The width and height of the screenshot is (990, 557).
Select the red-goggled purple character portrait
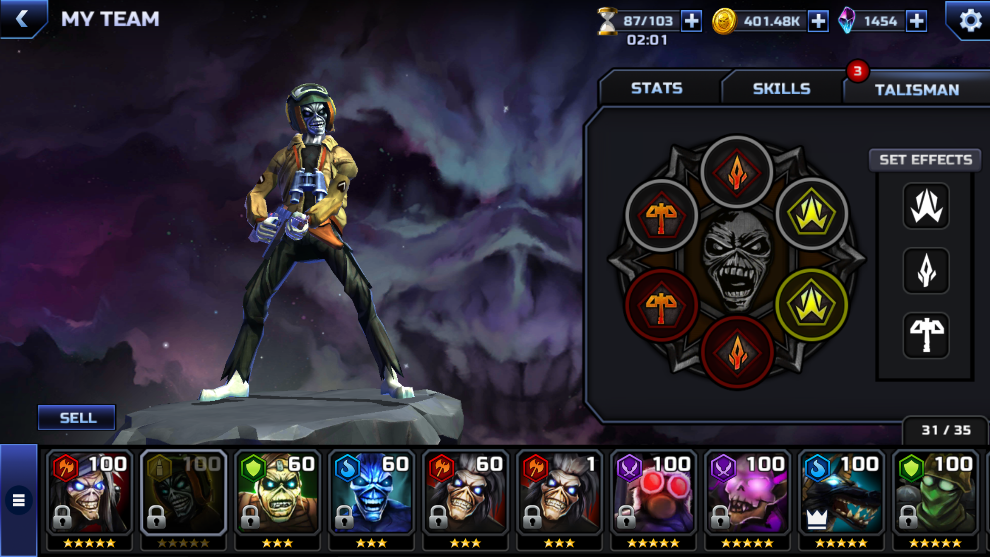coord(654,497)
